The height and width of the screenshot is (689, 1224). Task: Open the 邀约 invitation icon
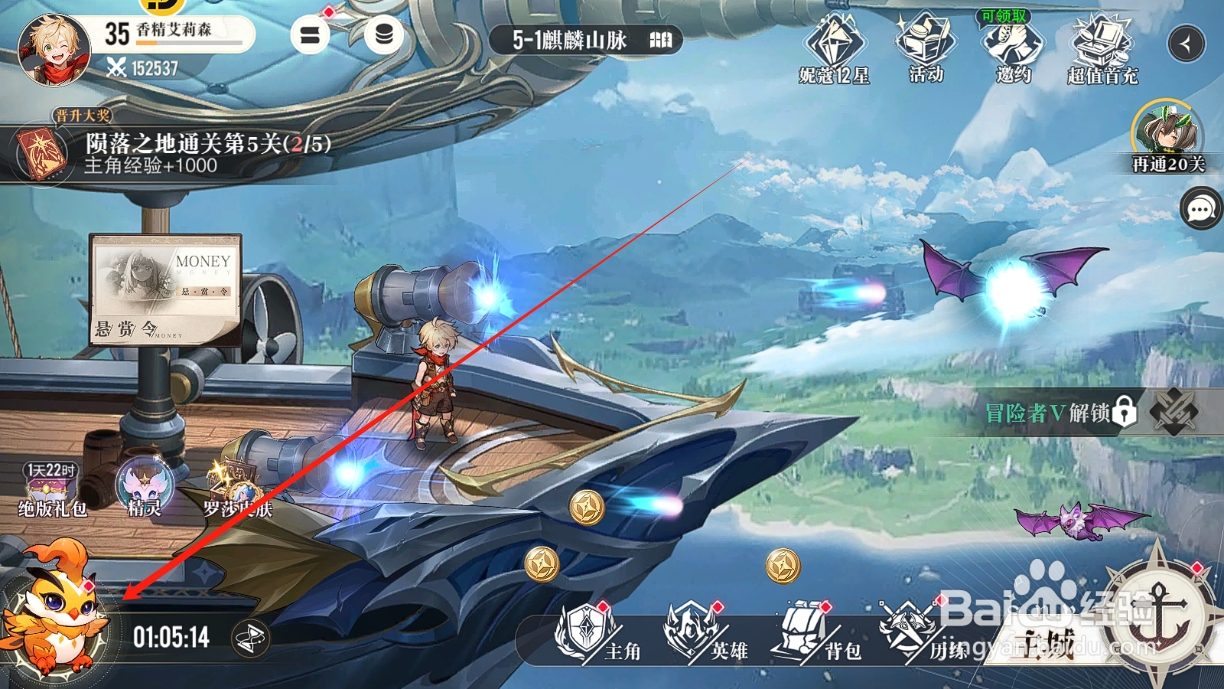pos(1012,47)
